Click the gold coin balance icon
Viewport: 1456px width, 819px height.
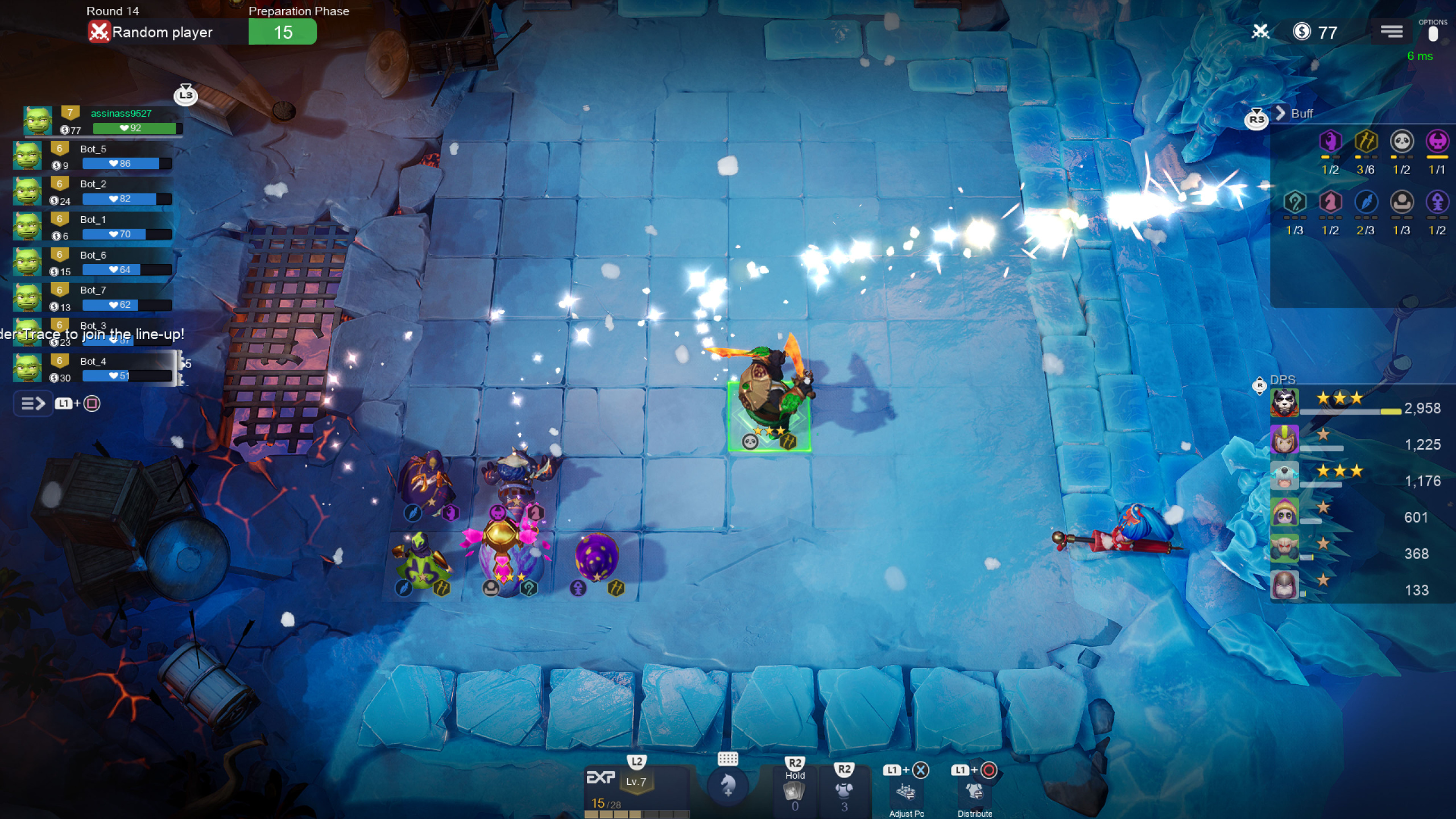pos(1301,32)
